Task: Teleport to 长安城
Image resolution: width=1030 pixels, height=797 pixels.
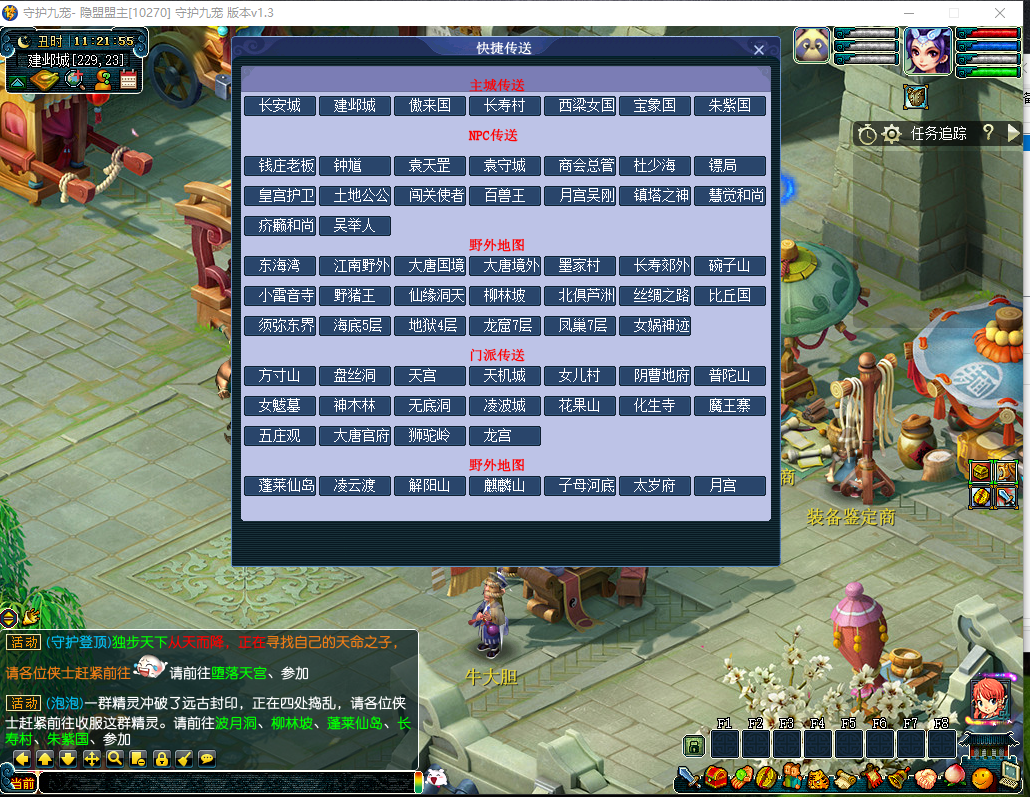Action: 280,106
